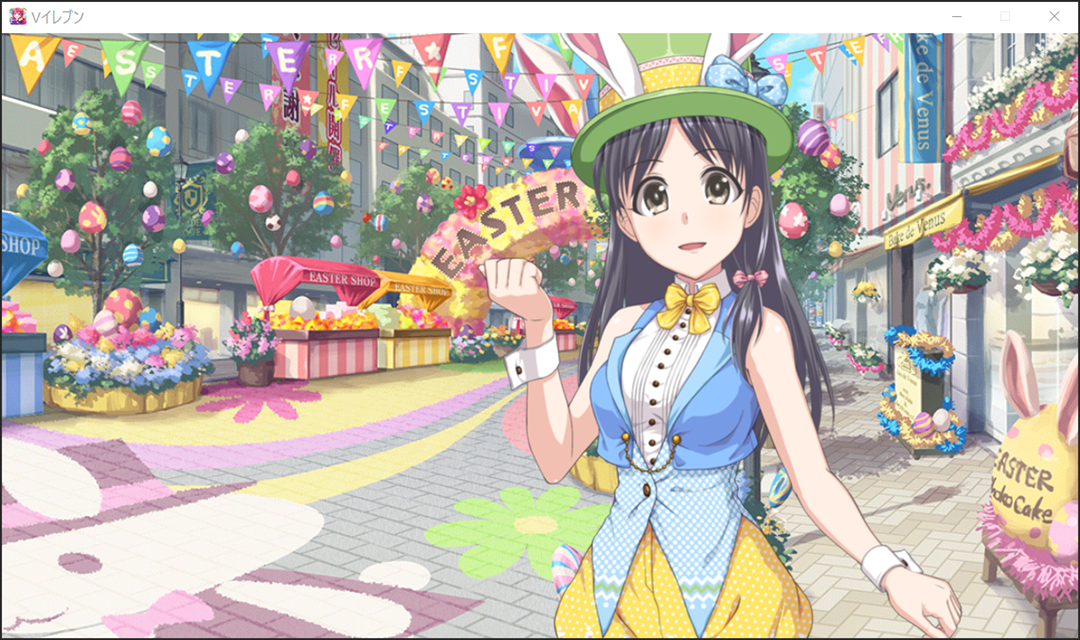Close the Vイレブン game window
Image resolution: width=1080 pixels, height=640 pixels.
pyautogui.click(x=1053, y=16)
